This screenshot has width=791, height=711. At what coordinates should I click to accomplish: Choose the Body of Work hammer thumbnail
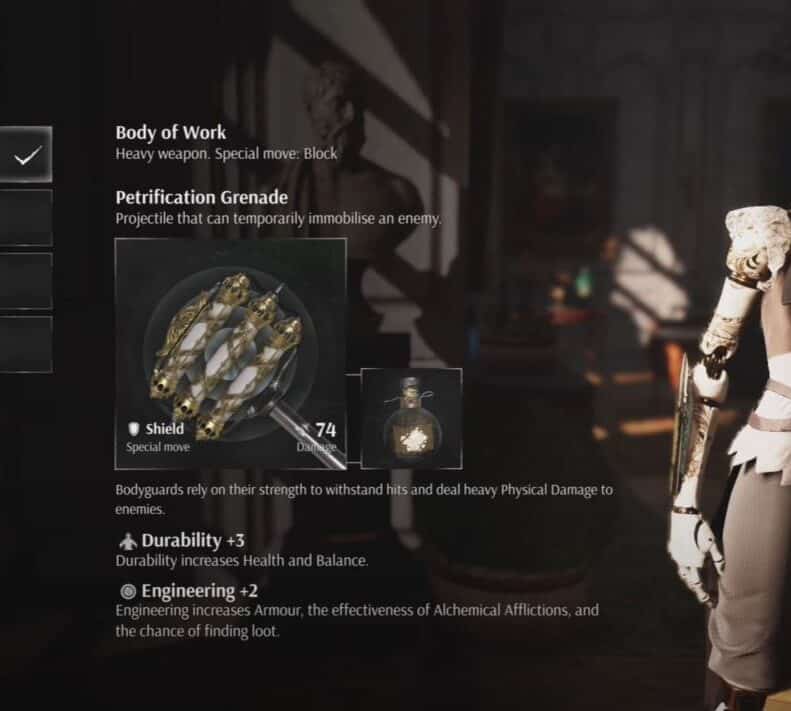(x=231, y=353)
